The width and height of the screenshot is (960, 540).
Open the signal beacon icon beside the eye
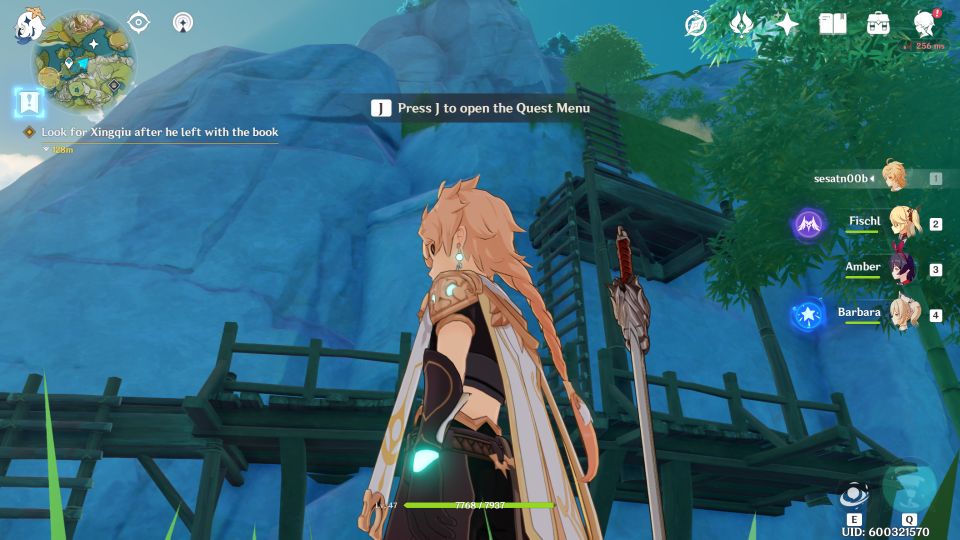point(183,22)
